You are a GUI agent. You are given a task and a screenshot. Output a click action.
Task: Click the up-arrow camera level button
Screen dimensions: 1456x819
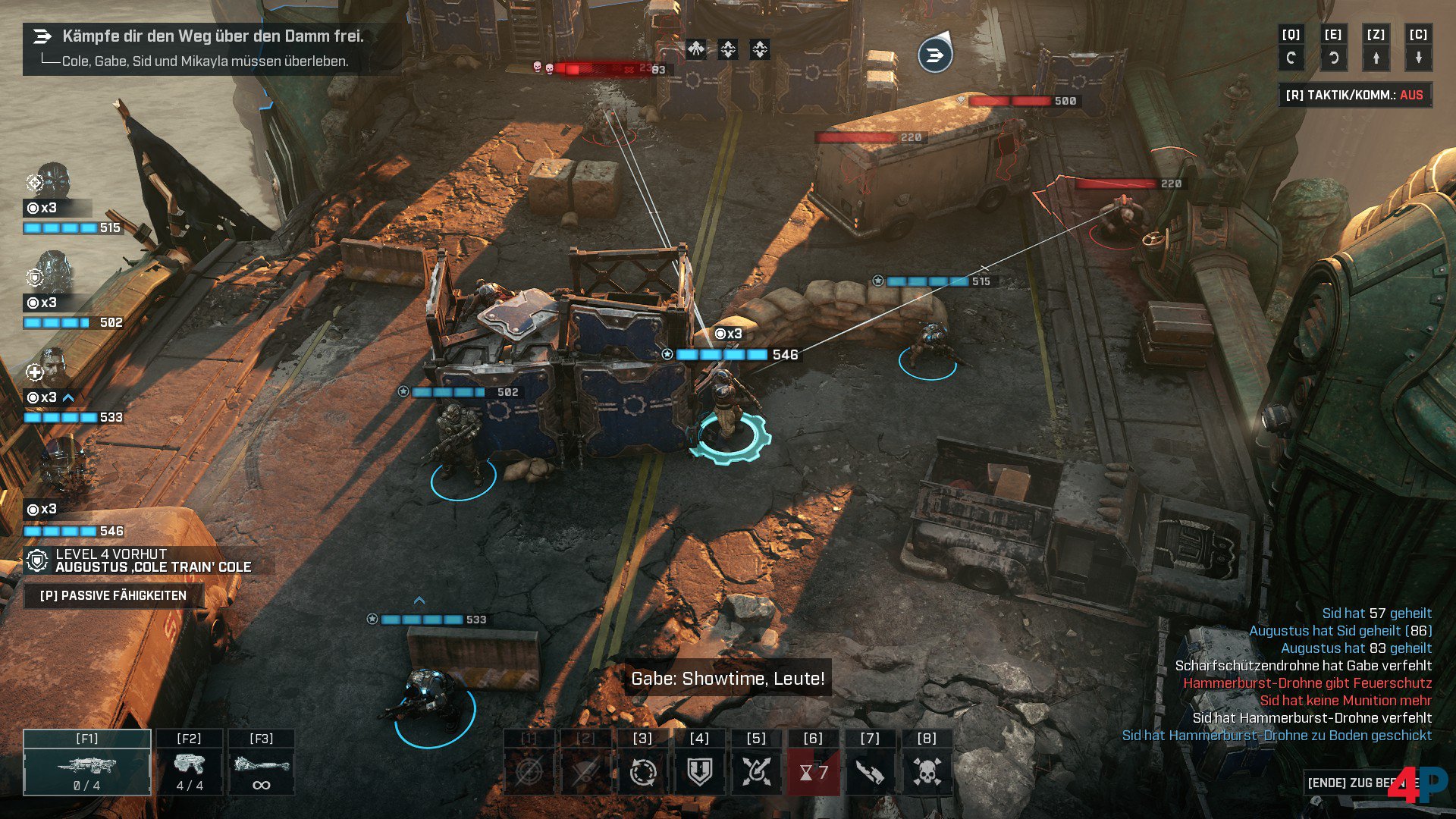point(1376,57)
